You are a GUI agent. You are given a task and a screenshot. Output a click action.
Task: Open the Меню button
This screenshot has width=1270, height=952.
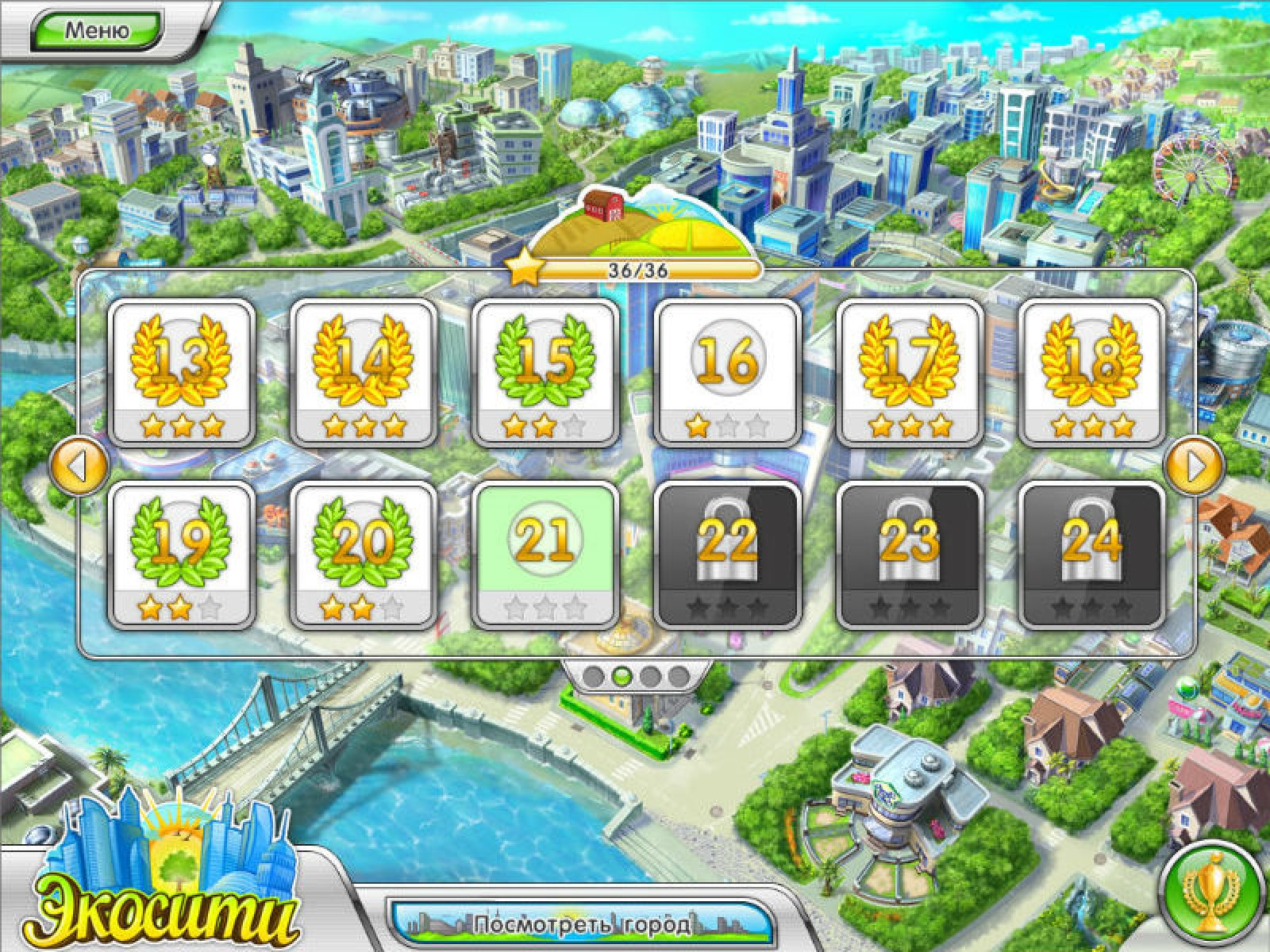click(x=97, y=30)
